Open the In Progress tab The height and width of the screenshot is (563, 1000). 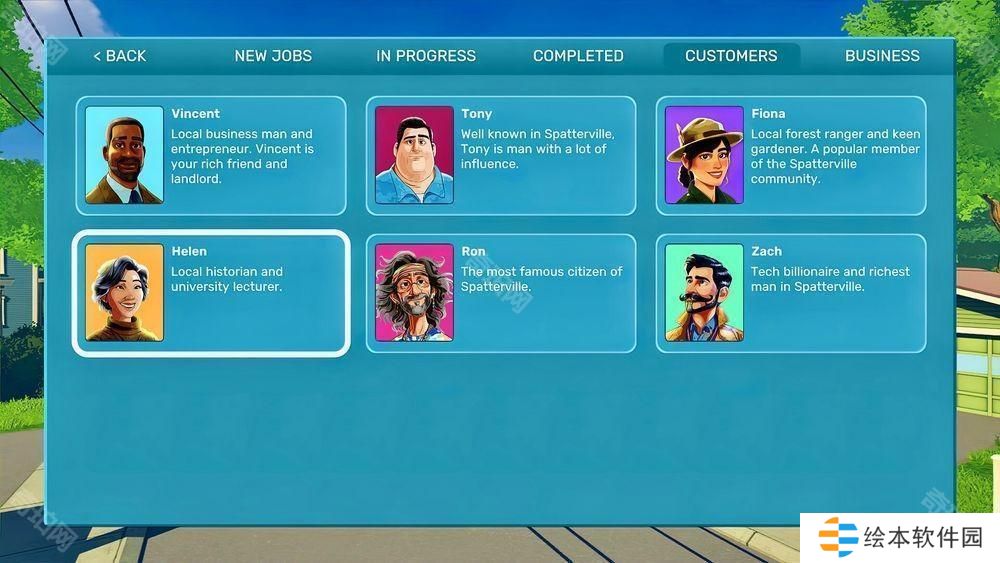click(x=426, y=56)
